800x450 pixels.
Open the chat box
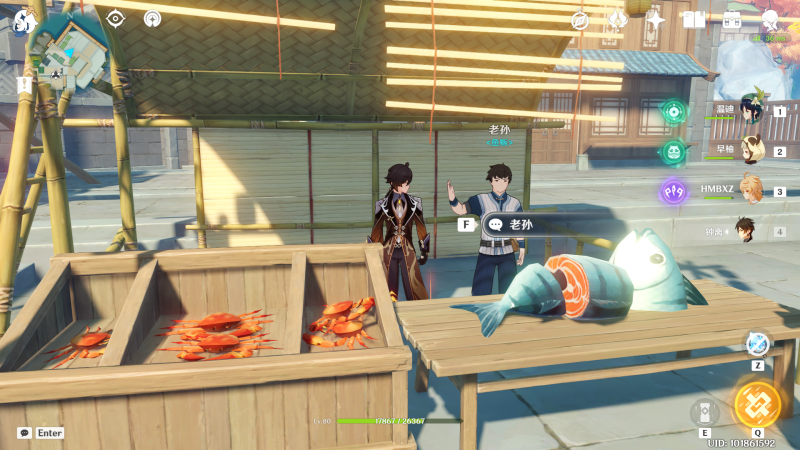click(40, 433)
